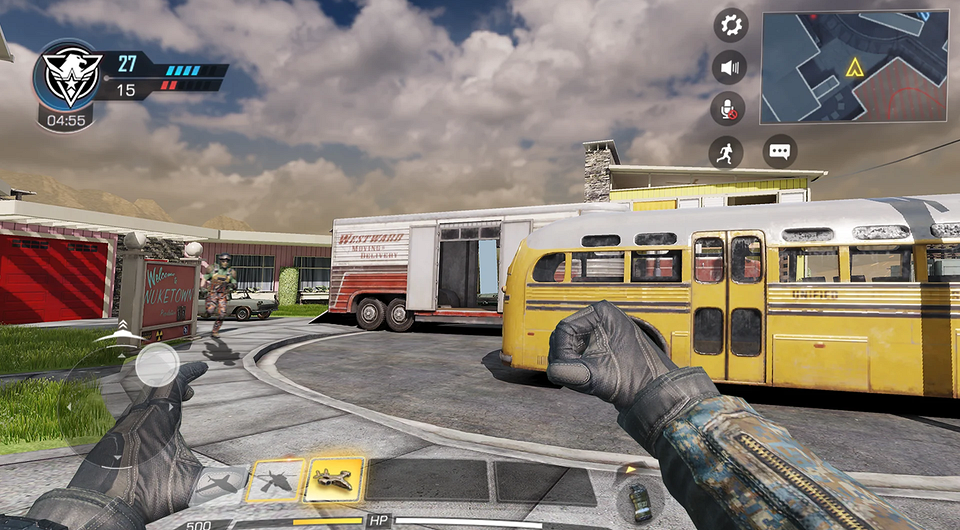This screenshot has height=530, width=960.
Task: Open the gear settings menu
Action: pyautogui.click(x=731, y=25)
